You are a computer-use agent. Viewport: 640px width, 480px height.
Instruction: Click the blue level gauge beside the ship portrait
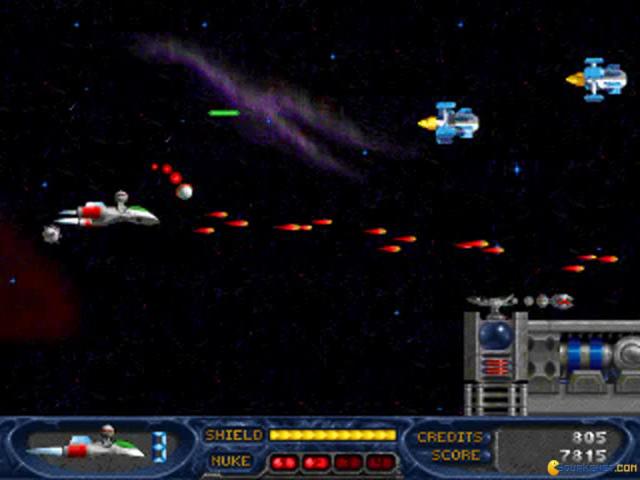point(160,443)
